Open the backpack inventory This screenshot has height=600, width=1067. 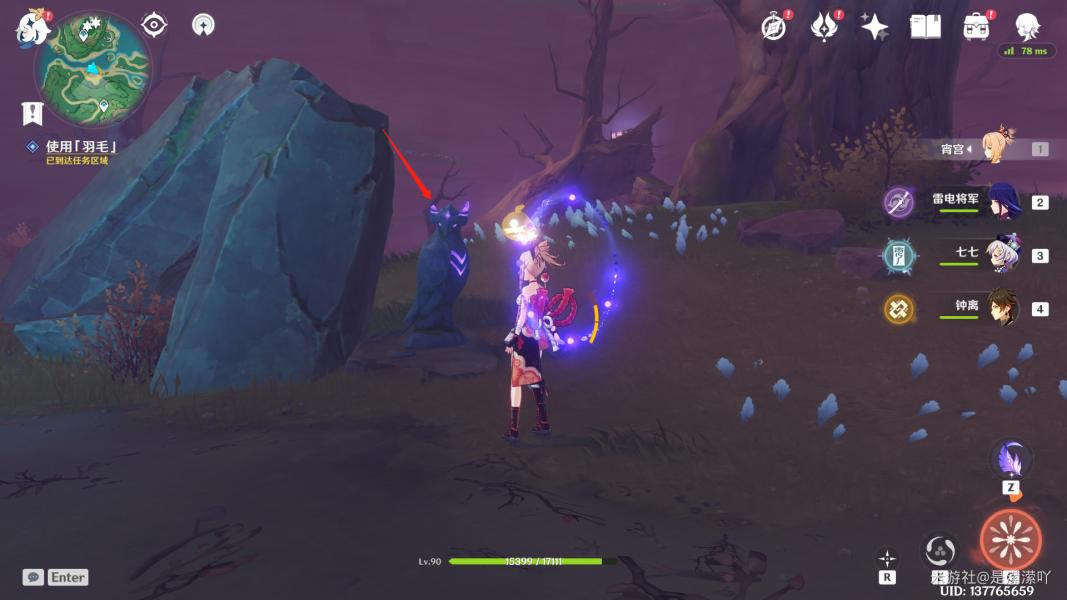click(x=976, y=27)
